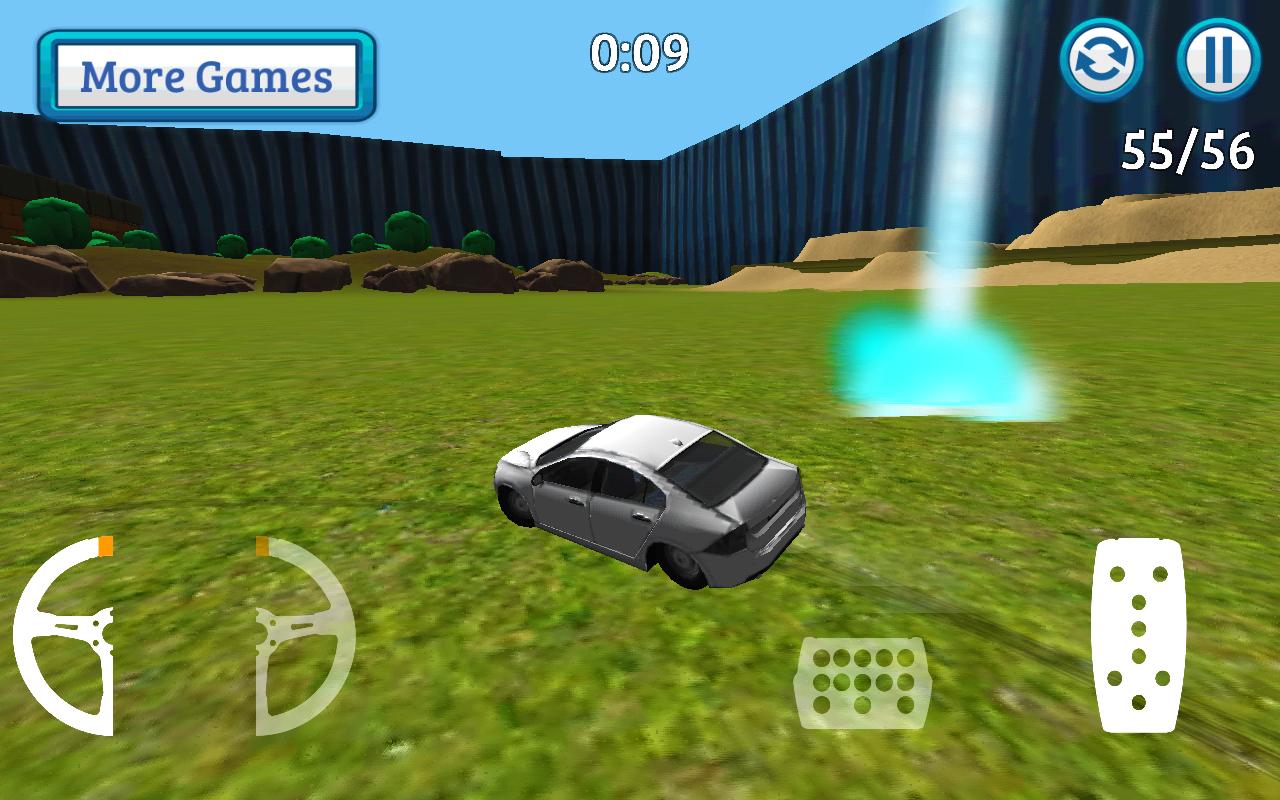The width and height of the screenshot is (1280, 800).
Task: Click the More Games button
Action: (x=205, y=75)
